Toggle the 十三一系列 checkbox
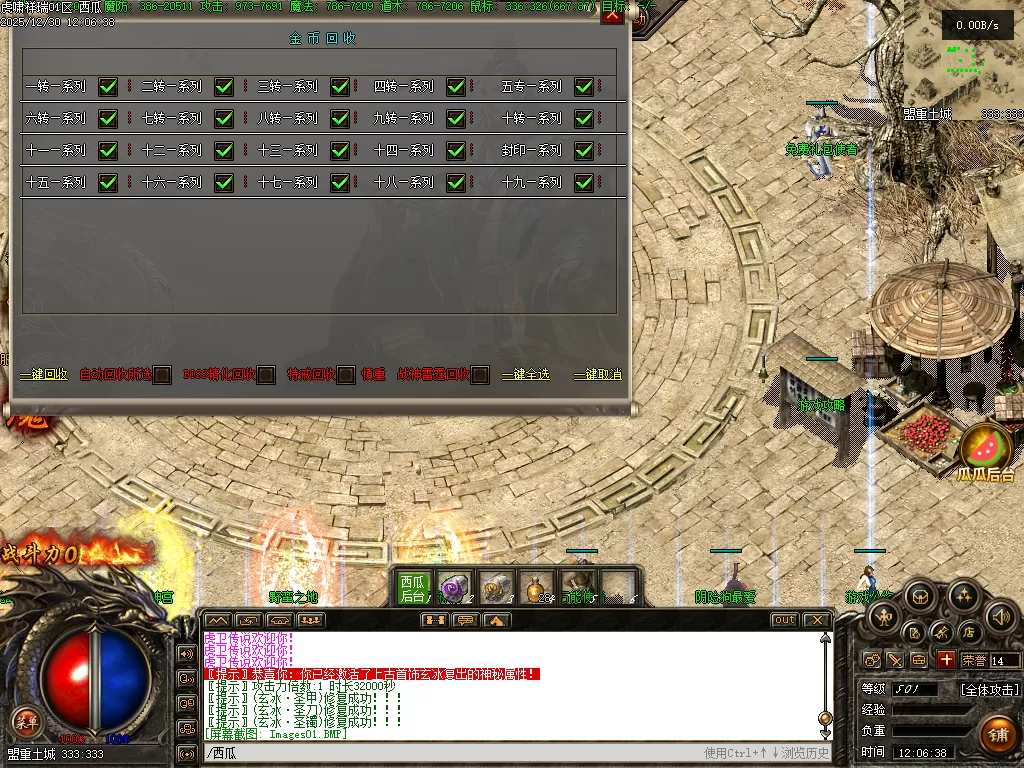 tap(340, 151)
